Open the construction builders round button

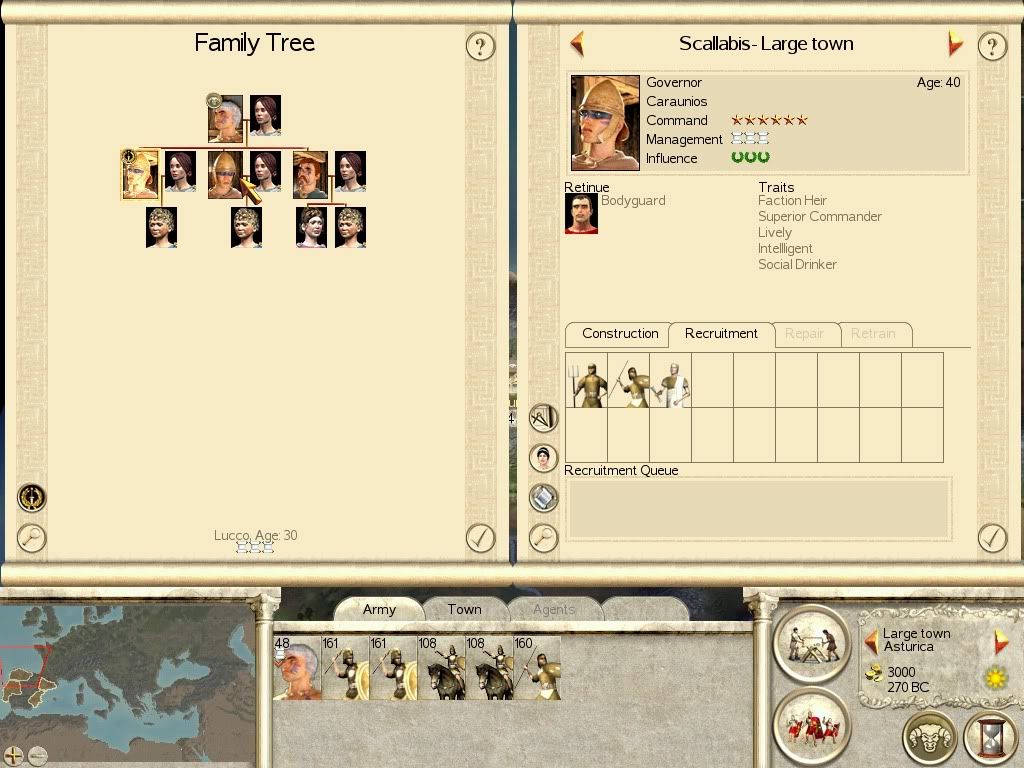coord(811,643)
